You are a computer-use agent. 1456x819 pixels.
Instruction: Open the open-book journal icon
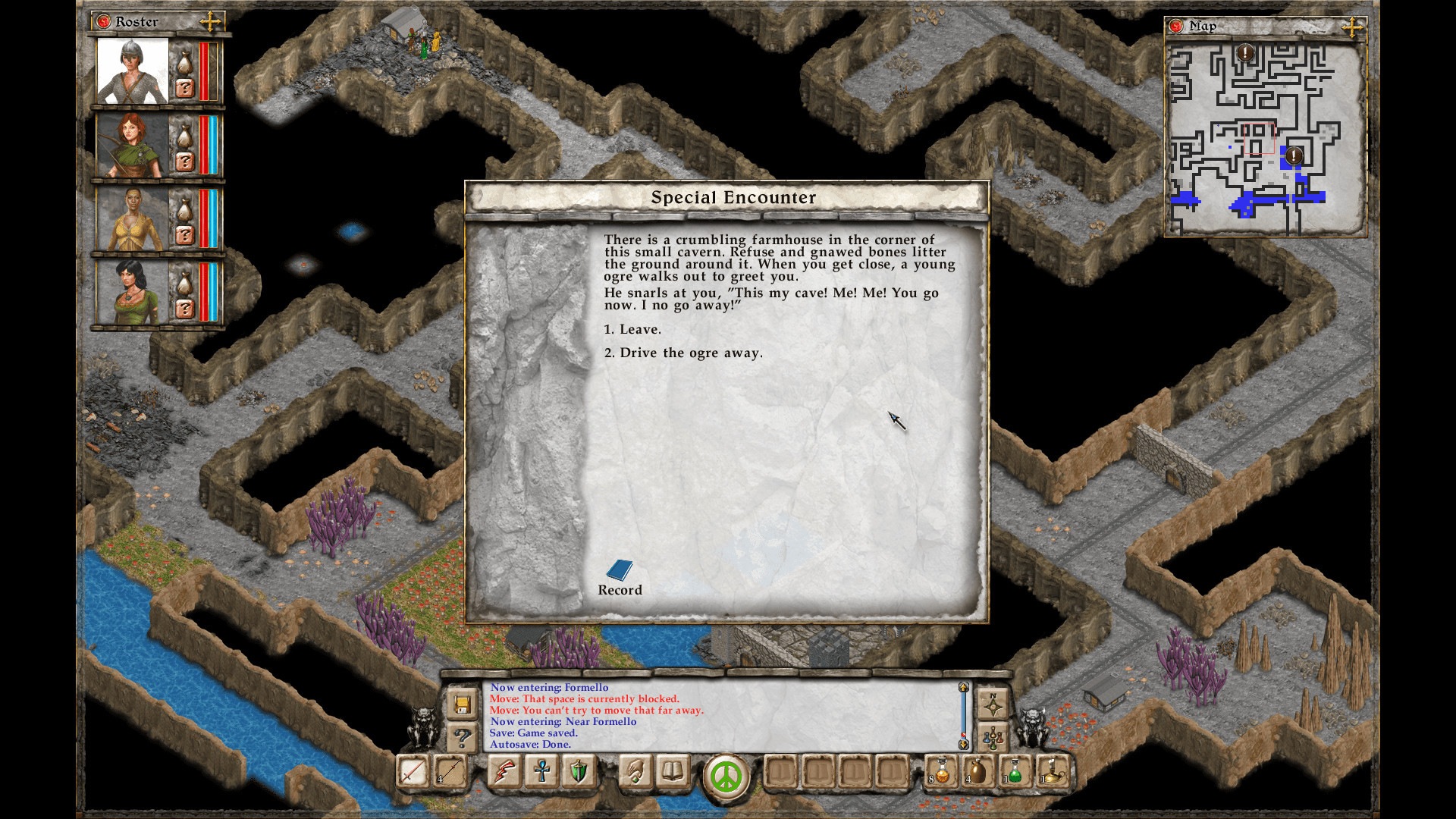point(673,773)
